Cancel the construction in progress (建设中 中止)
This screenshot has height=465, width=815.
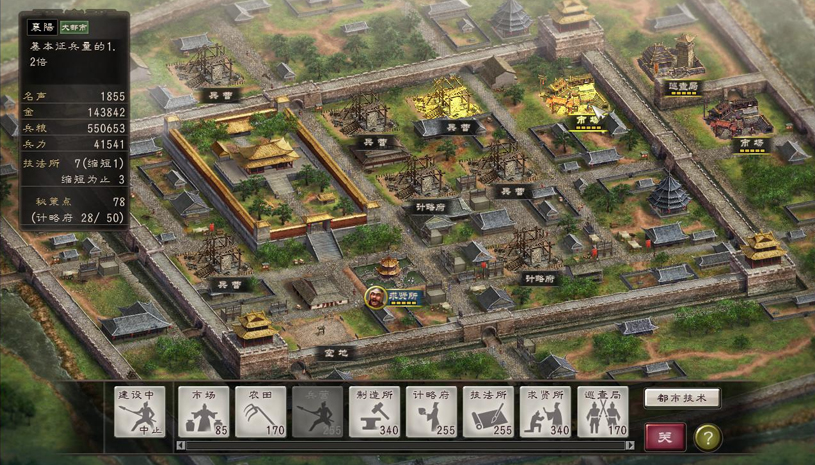click(139, 412)
